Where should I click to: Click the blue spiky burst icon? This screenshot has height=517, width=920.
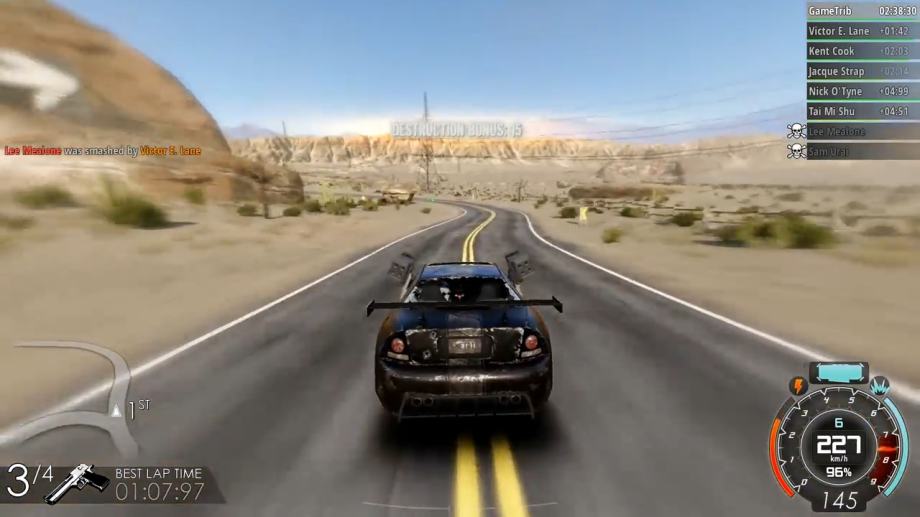click(879, 385)
